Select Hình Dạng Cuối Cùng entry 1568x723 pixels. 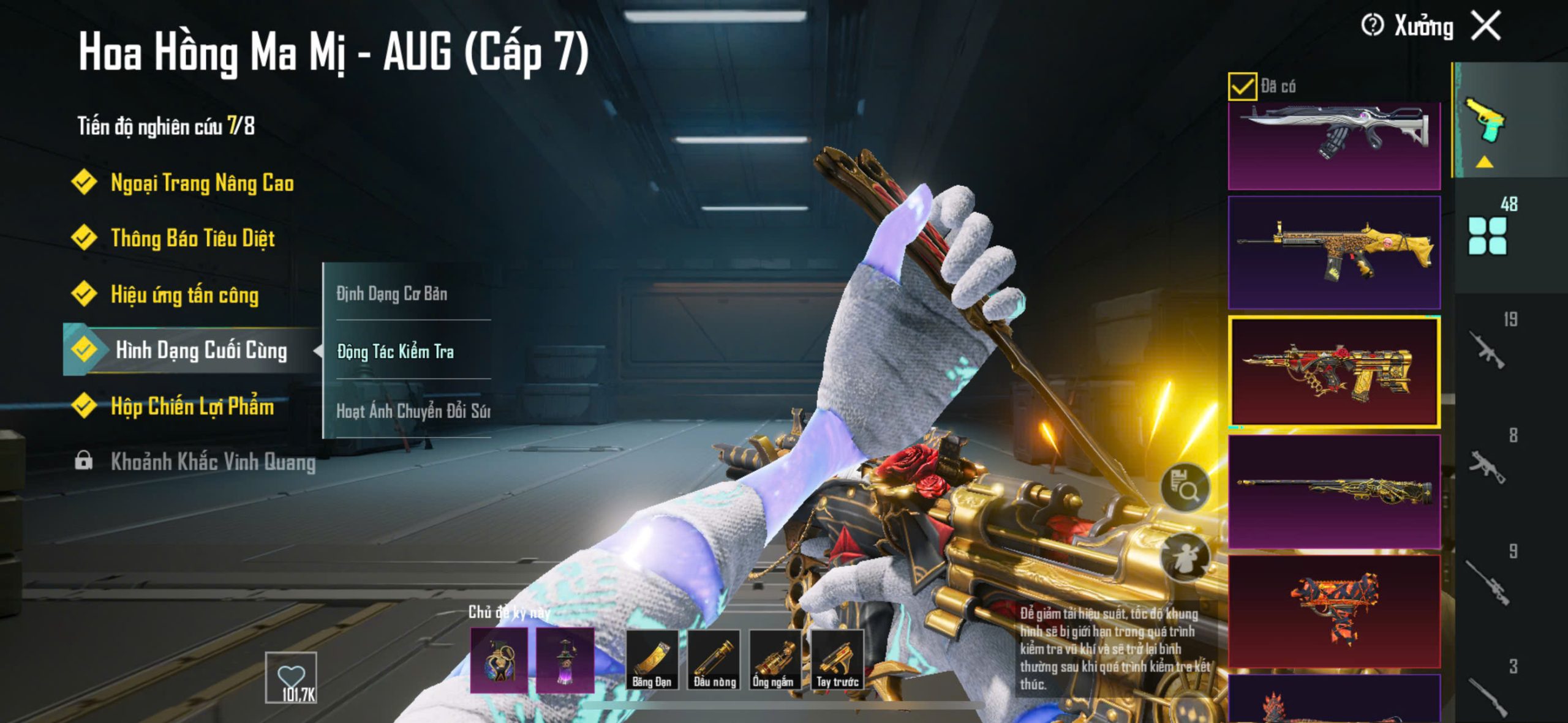pyautogui.click(x=200, y=350)
